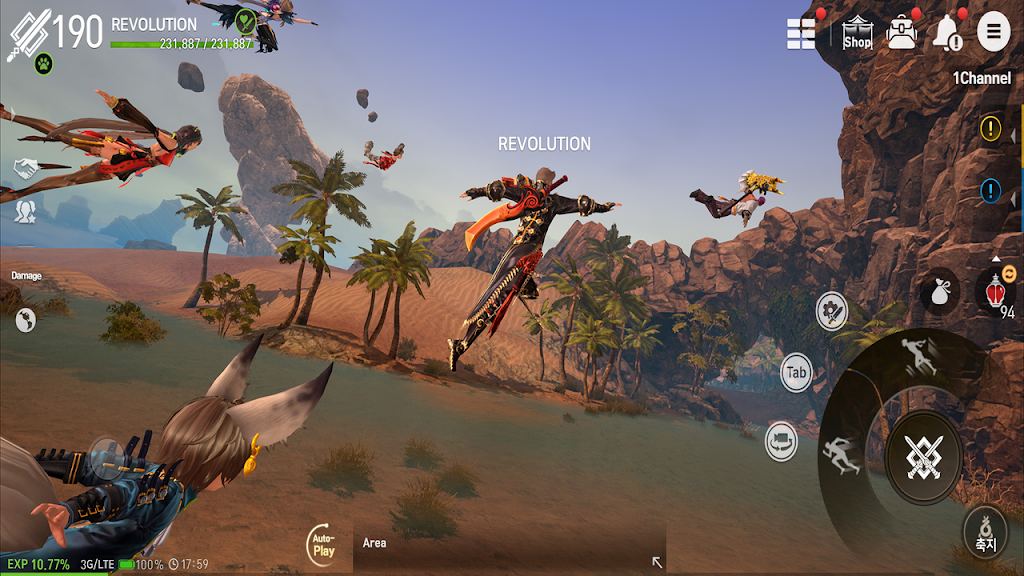Screen dimensions: 1024x576
Task: Toggle Auto-Play mode
Action: [x=322, y=544]
